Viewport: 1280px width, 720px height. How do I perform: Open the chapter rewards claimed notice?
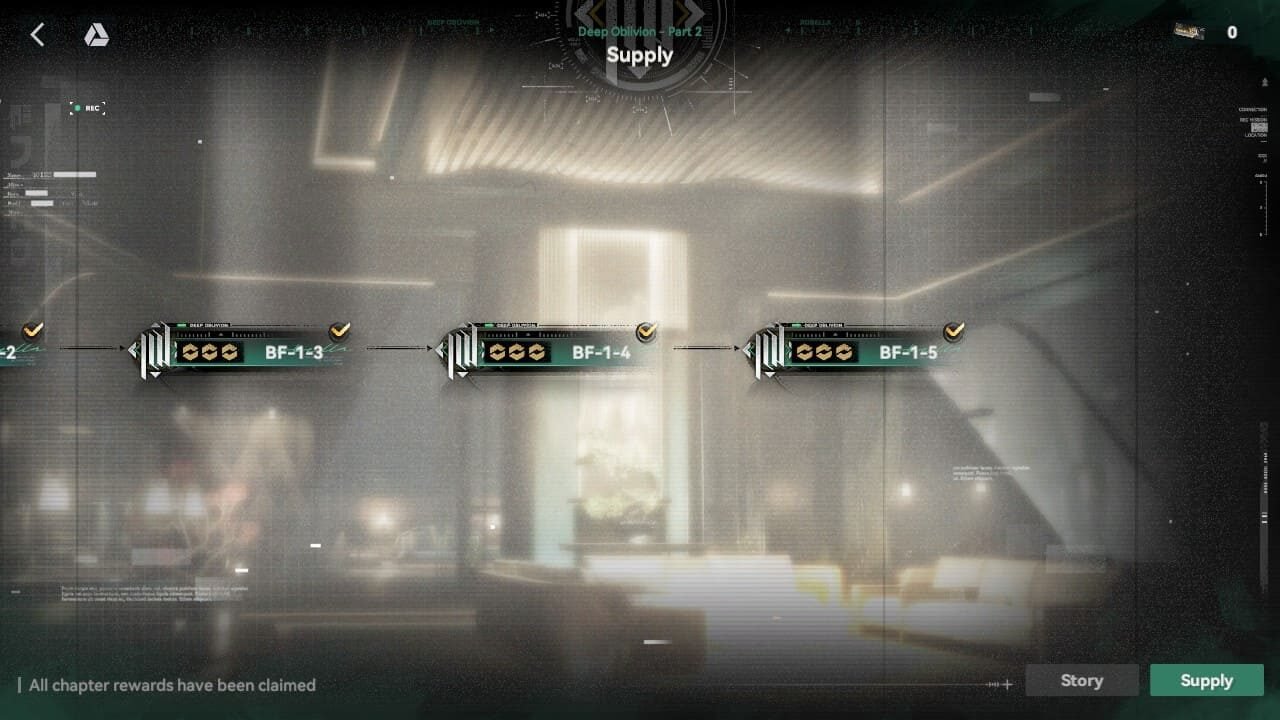(172, 685)
